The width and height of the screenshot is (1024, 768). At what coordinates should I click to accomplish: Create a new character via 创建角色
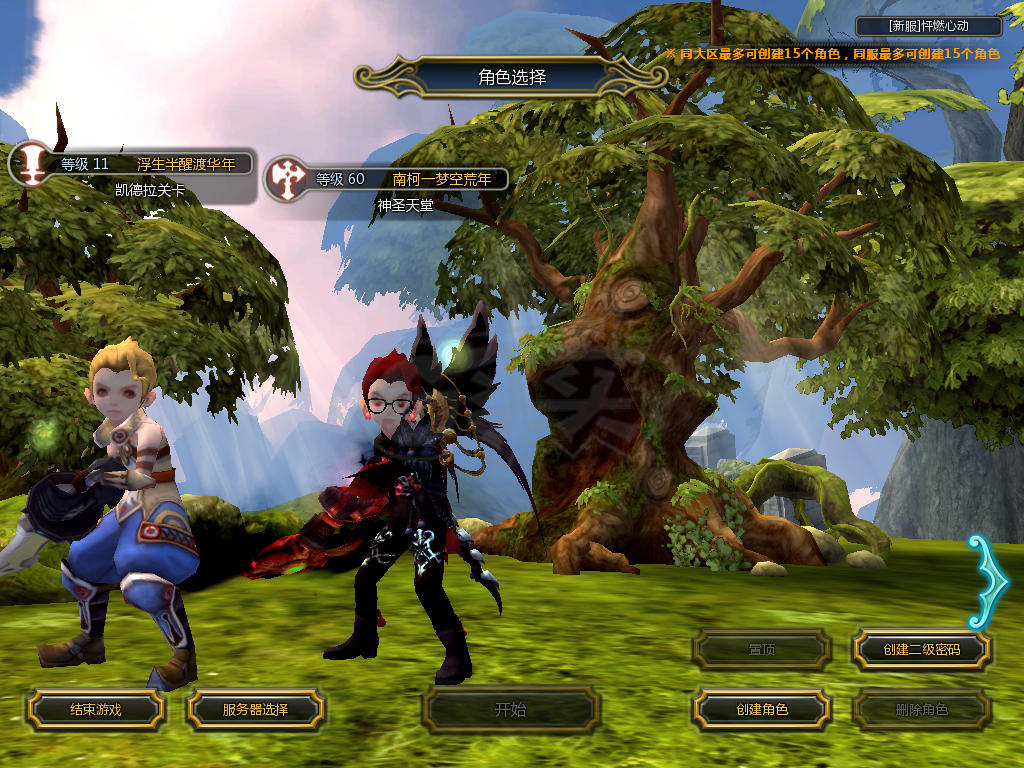tap(762, 709)
